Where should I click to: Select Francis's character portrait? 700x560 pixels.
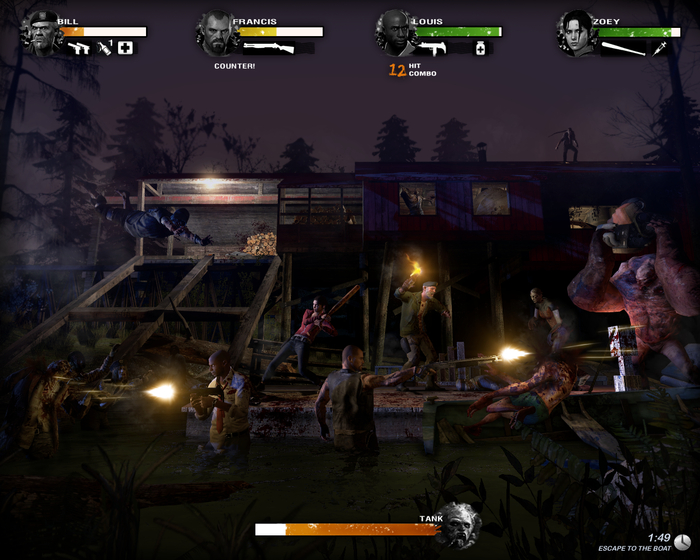[x=217, y=32]
